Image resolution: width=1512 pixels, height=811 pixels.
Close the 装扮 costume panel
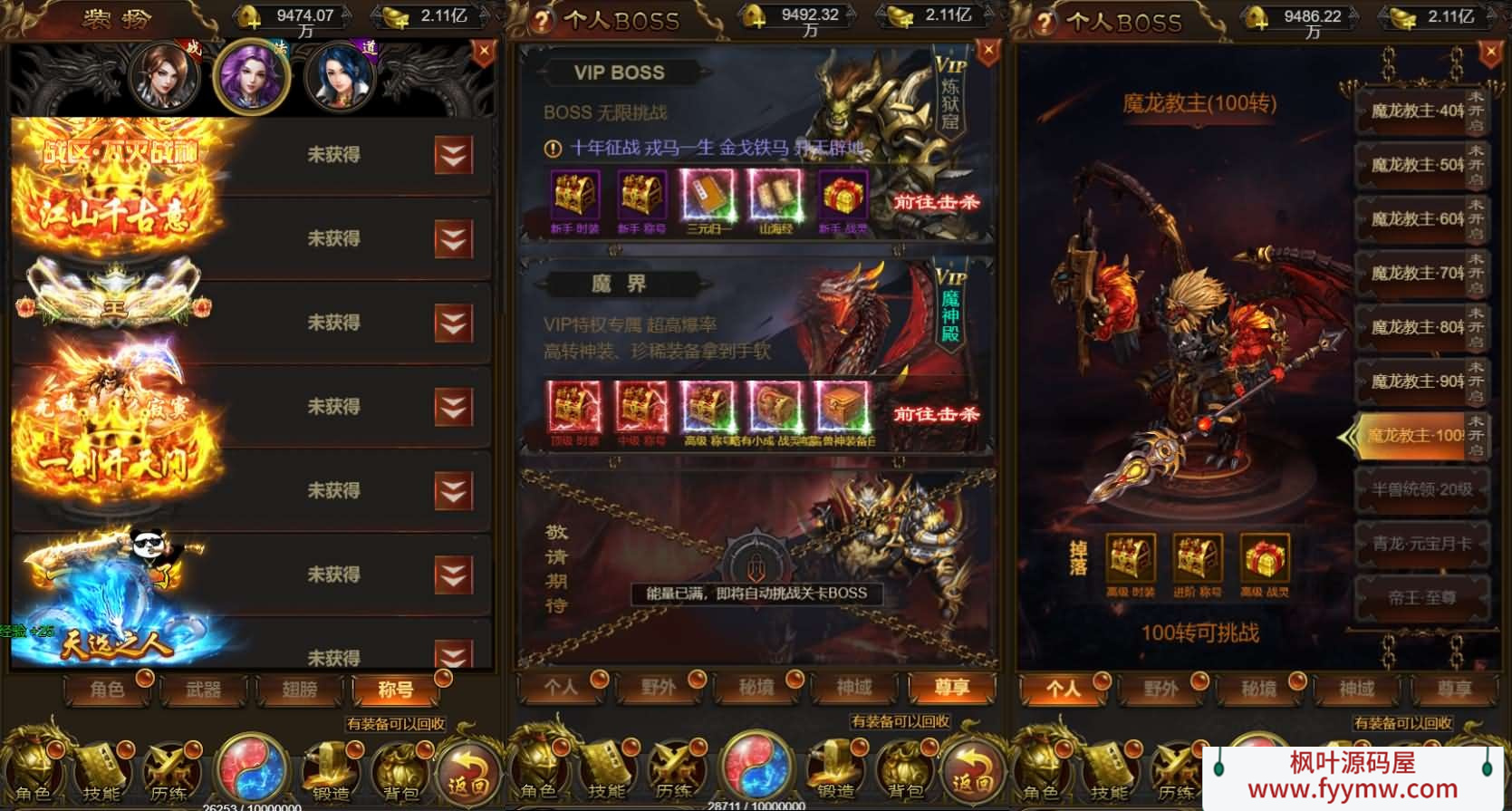coord(484,53)
